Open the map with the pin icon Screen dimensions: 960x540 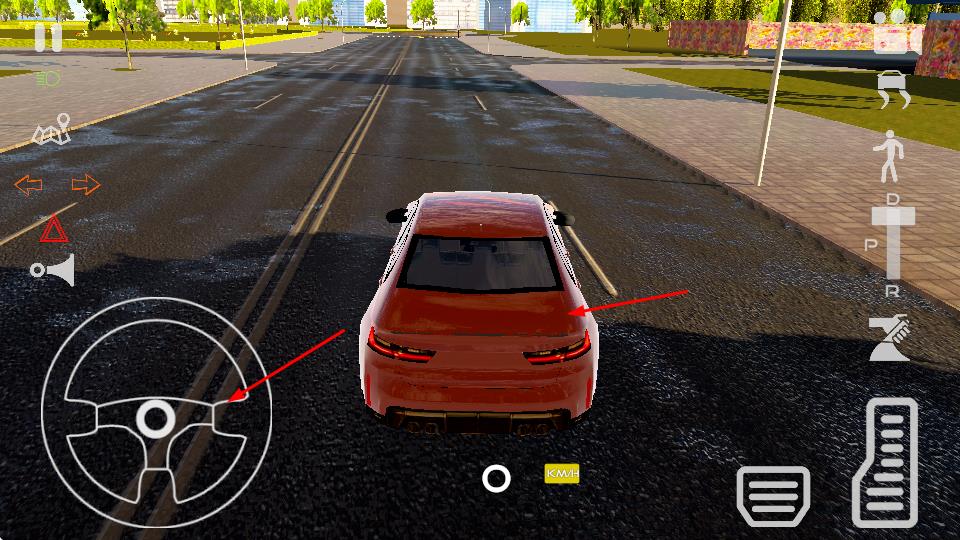point(53,131)
